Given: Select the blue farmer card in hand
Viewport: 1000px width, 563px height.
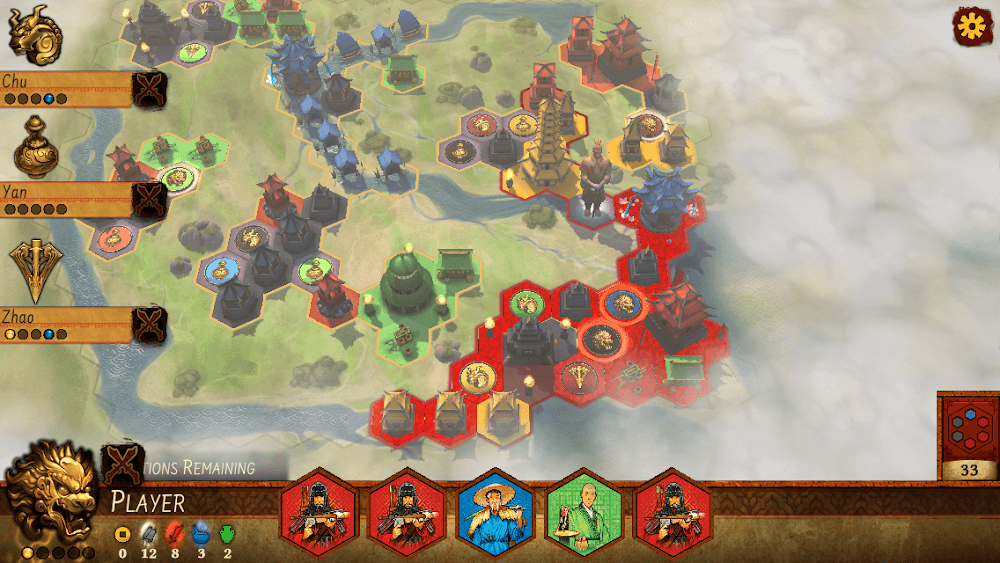Looking at the screenshot, I should 495,512.
